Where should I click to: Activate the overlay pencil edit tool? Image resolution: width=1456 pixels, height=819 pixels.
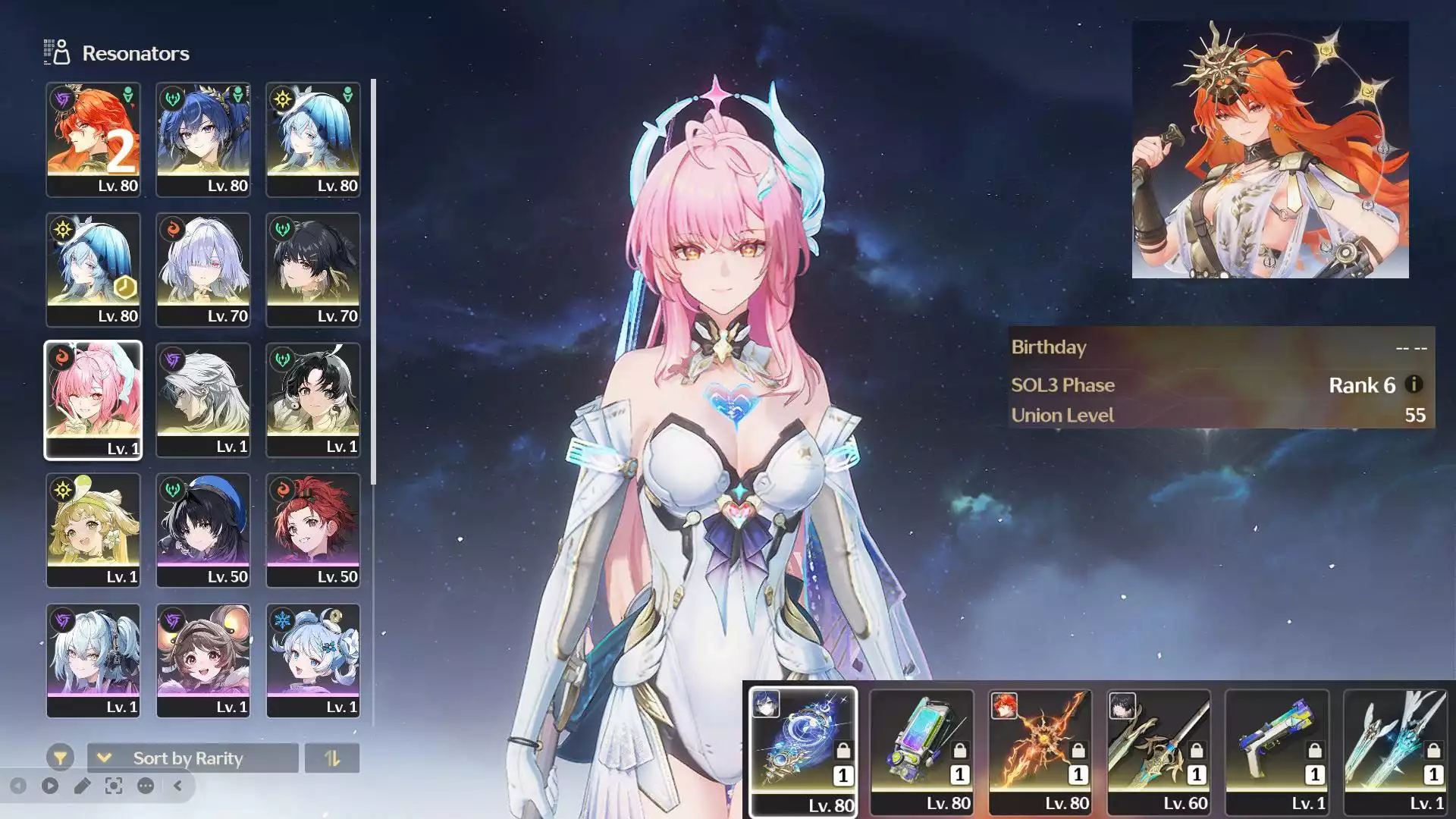82,786
